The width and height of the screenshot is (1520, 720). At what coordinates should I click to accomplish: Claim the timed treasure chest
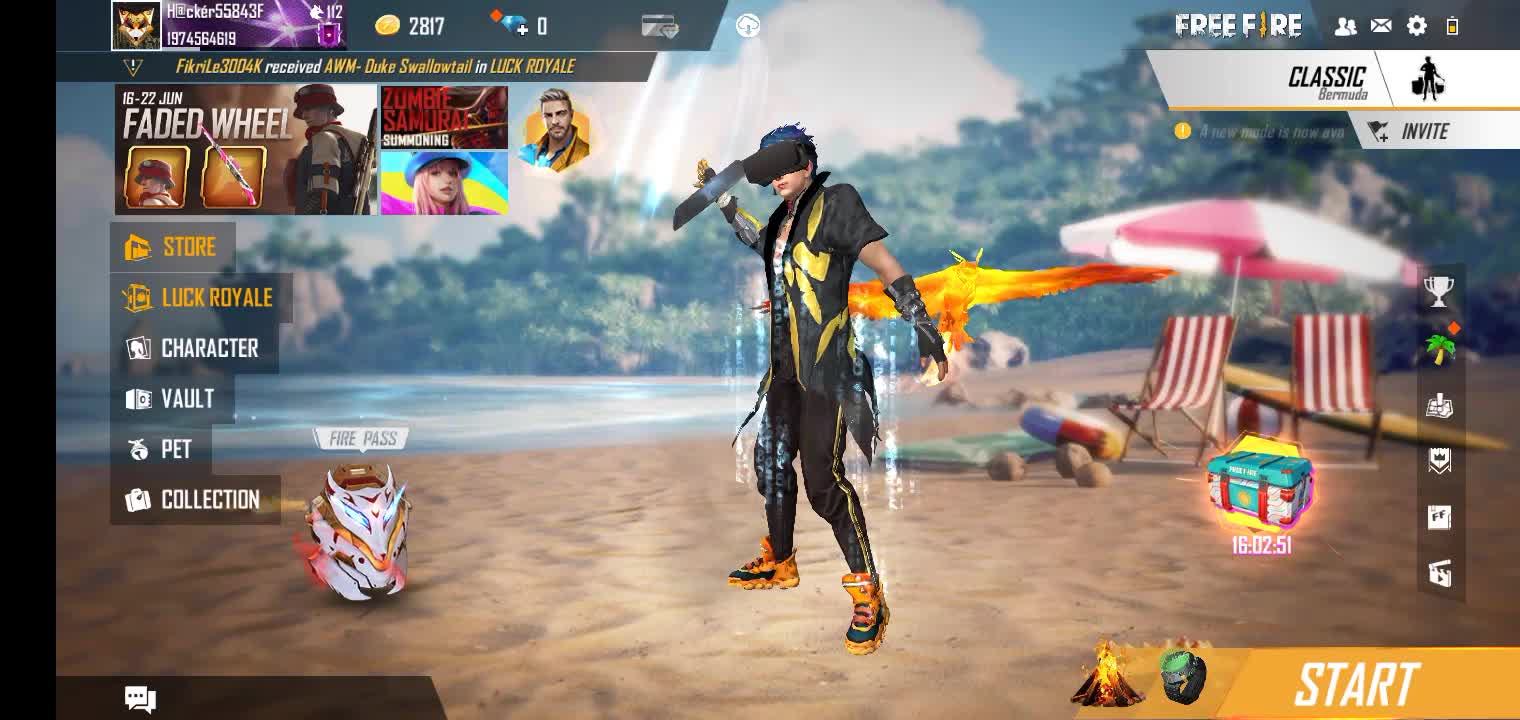(x=1260, y=487)
